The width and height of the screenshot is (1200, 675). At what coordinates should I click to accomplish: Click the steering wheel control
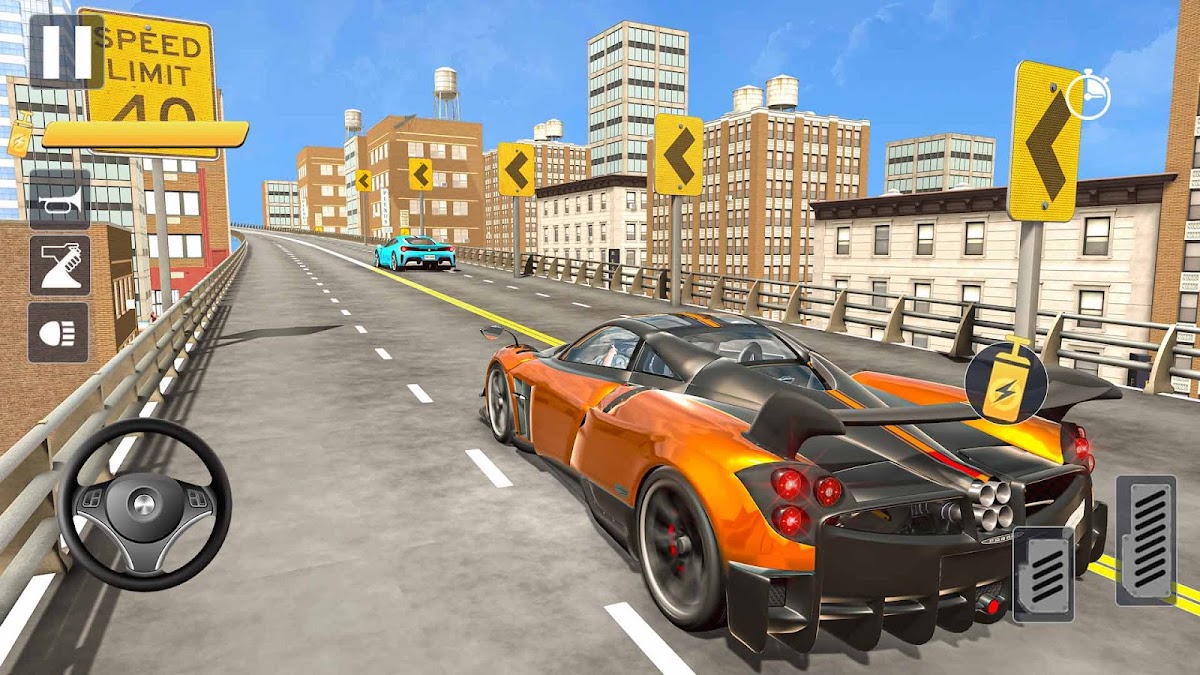(144, 504)
